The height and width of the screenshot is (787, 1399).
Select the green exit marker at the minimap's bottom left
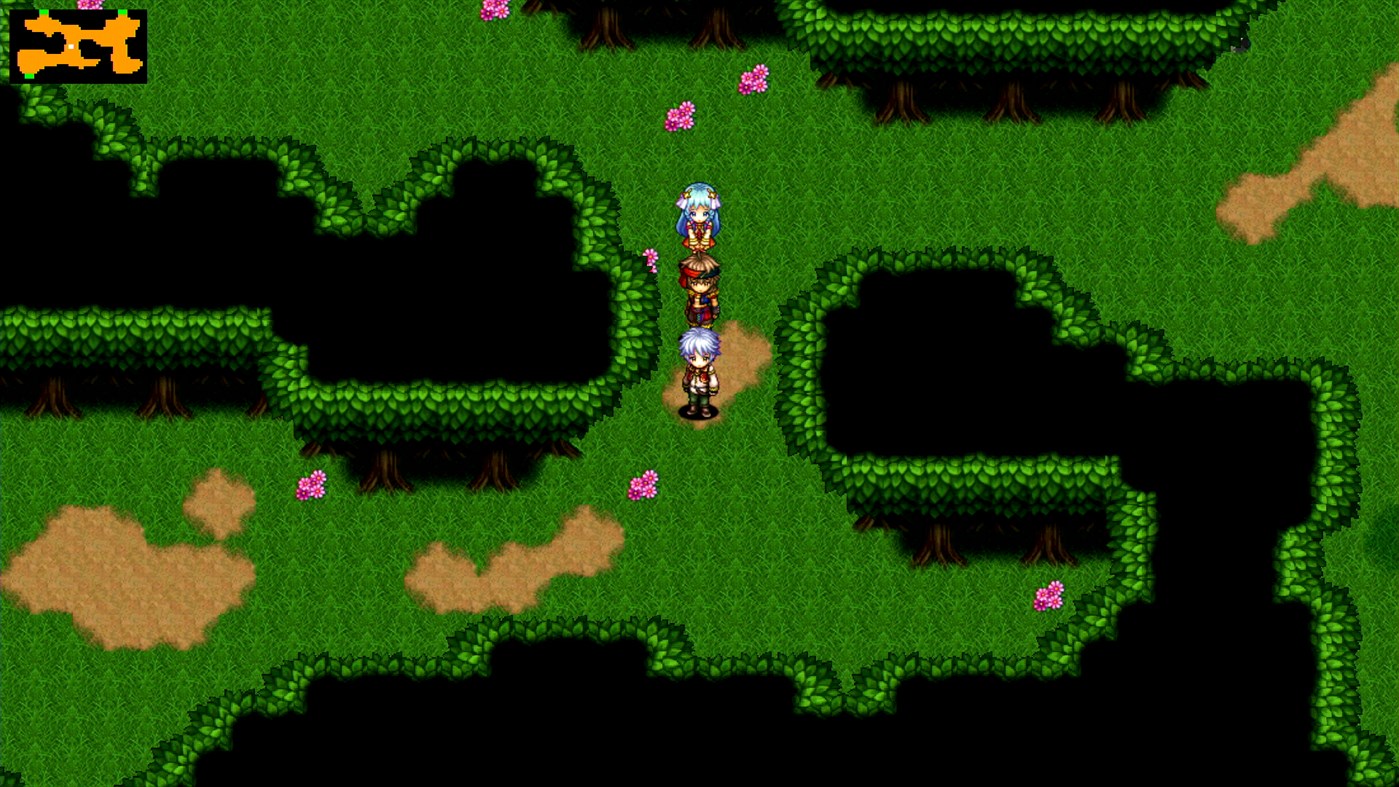29,76
